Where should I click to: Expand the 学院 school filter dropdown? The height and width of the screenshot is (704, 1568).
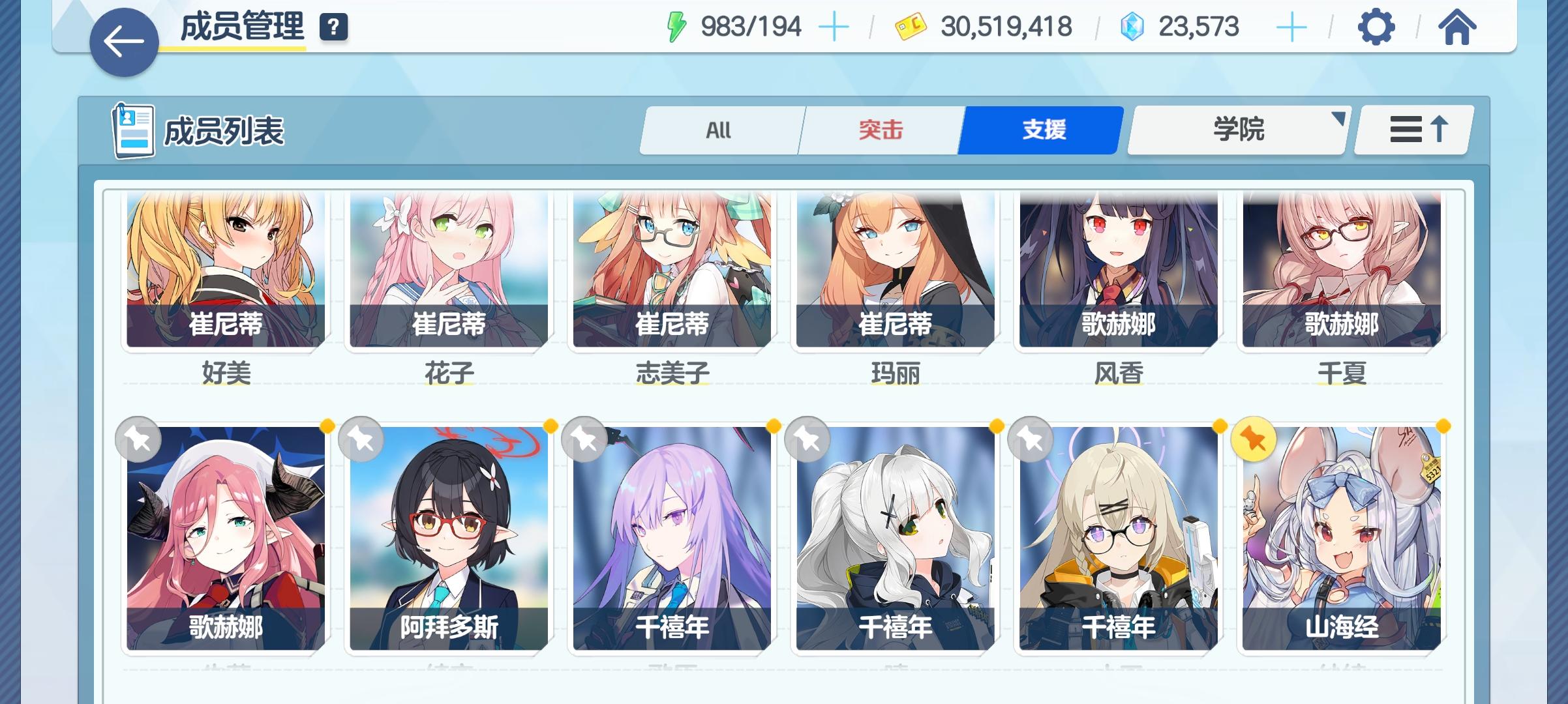(x=1237, y=130)
